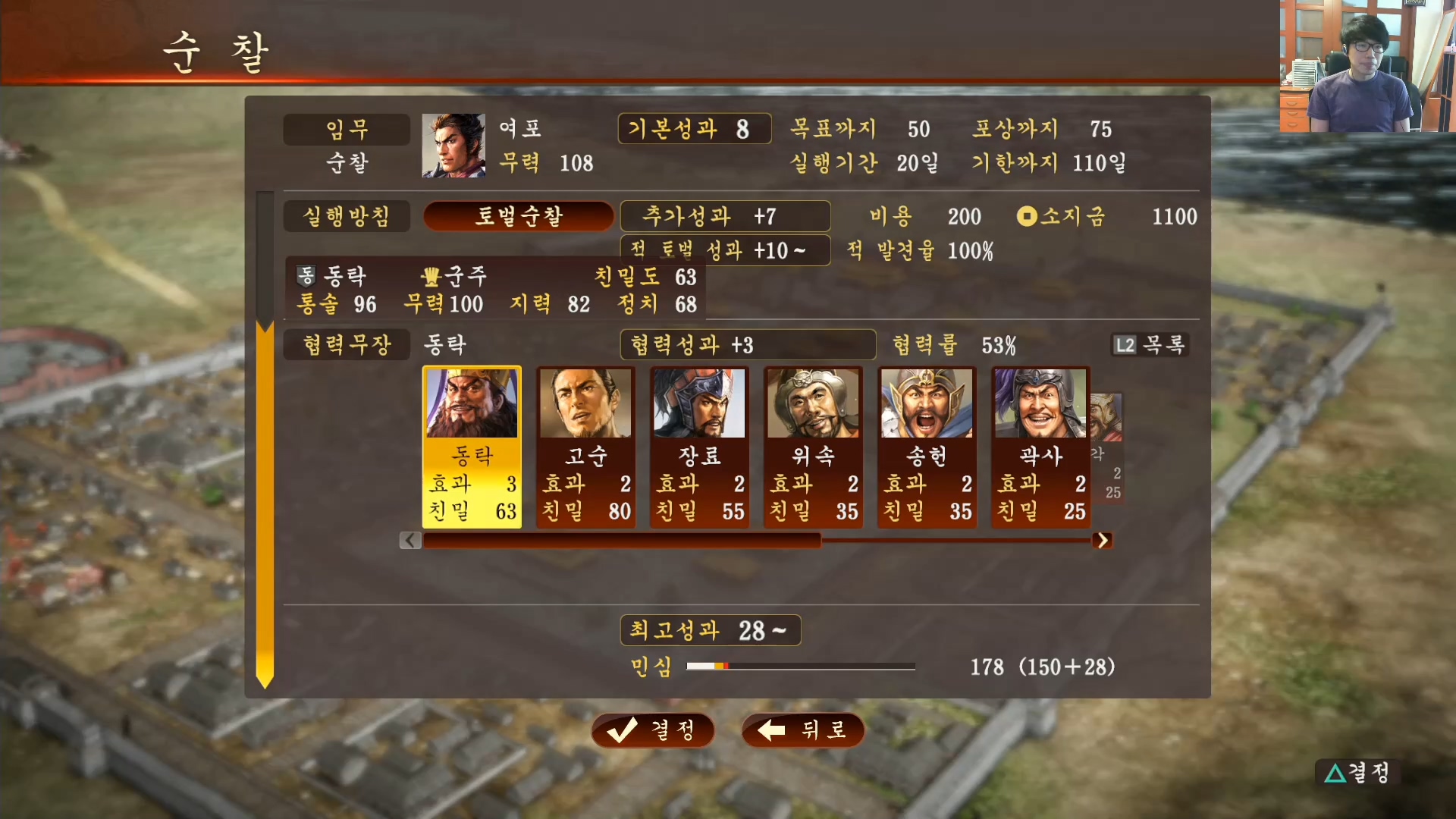1456x819 pixels.
Task: Click the checkmark icon on the 결정 button
Action: point(622,730)
